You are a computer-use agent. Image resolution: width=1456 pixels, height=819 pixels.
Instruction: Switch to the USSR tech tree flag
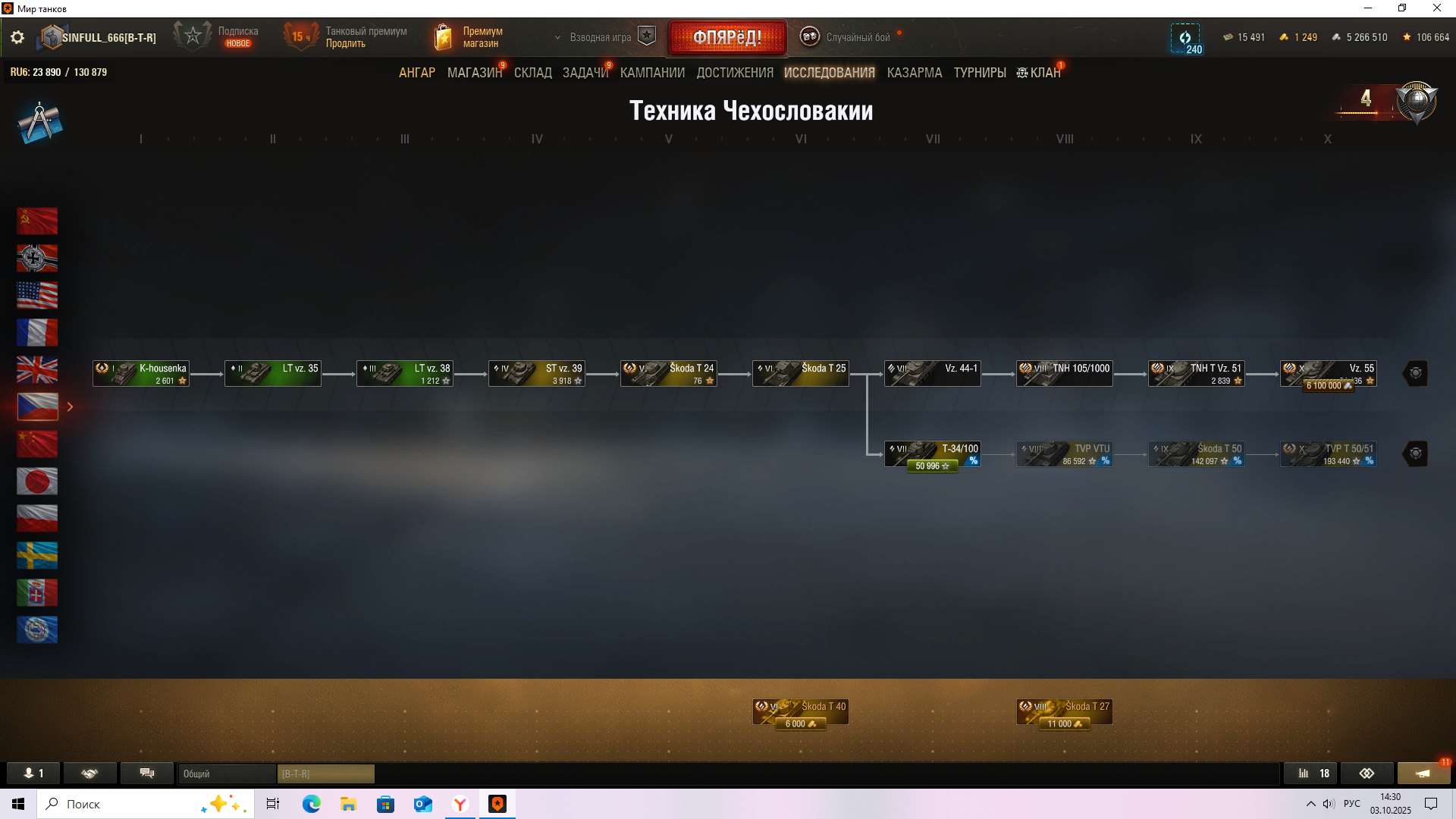(37, 221)
